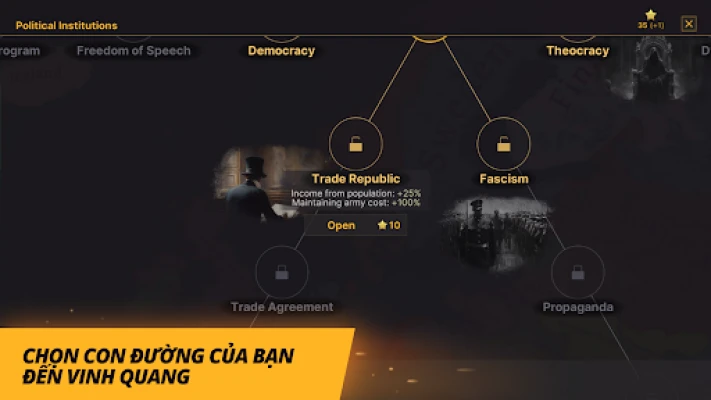Image resolution: width=711 pixels, height=400 pixels.
Task: Select the Theocracy institution
Action: pos(577,50)
